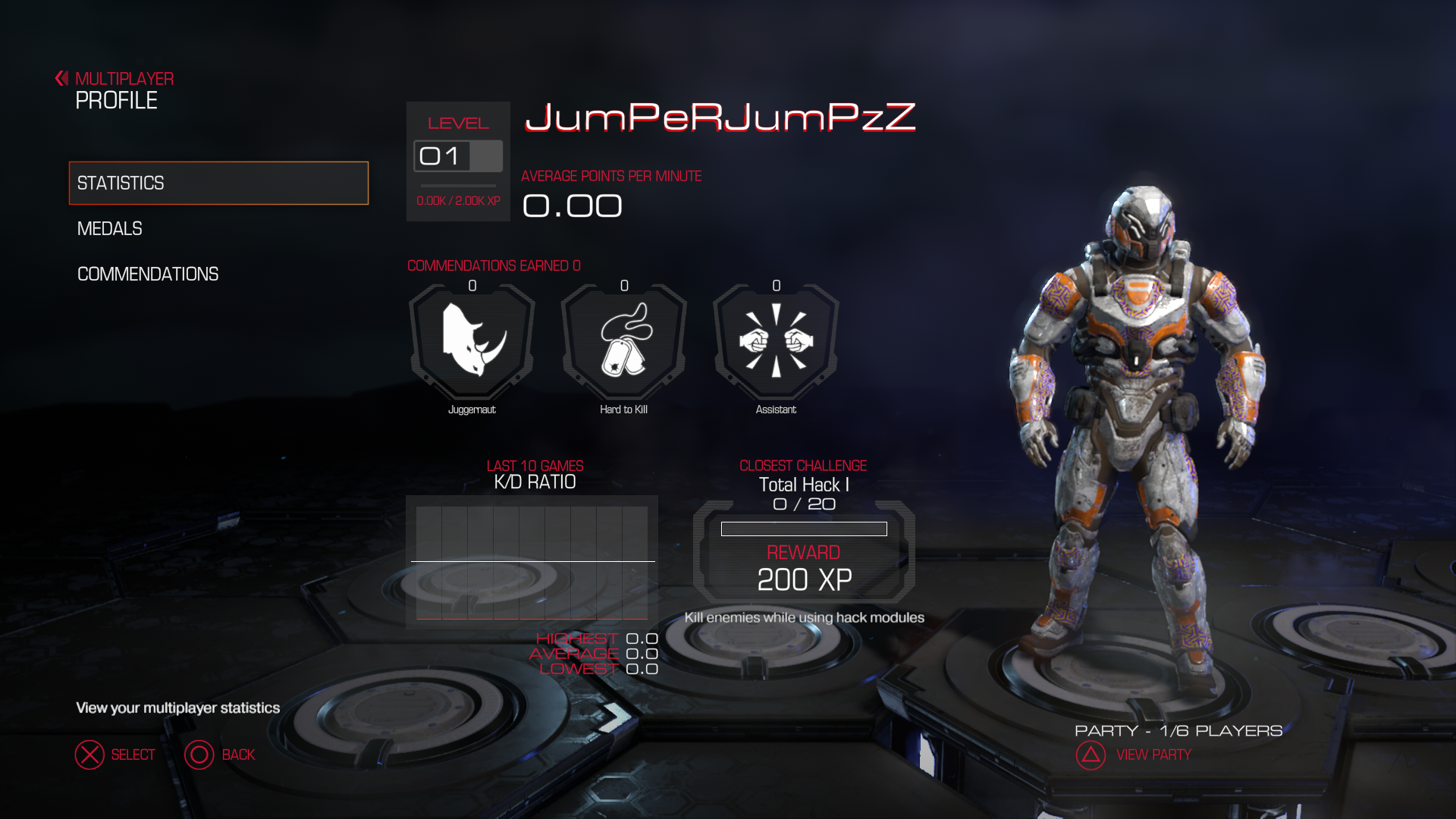Go back to the Multiplayer menu

point(115,79)
